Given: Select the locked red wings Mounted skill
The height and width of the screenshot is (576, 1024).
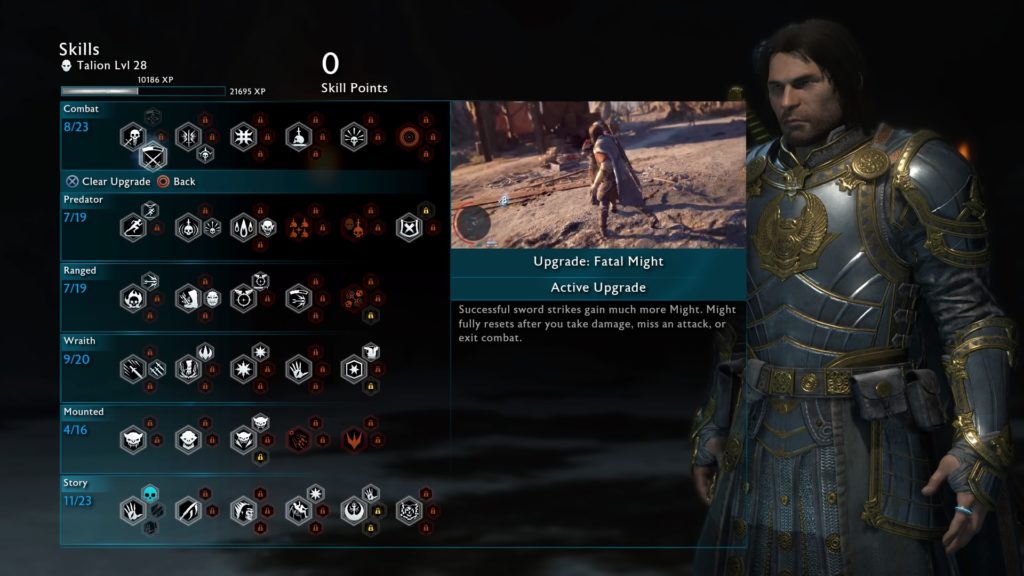Looking at the screenshot, I should [x=353, y=439].
